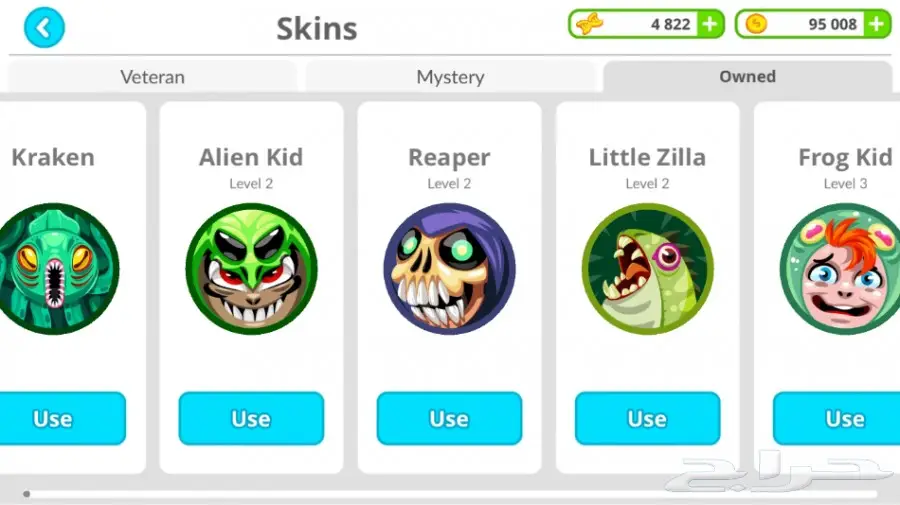This screenshot has height=505, width=900.
Task: Use the Little Zilla skin
Action: point(647,418)
